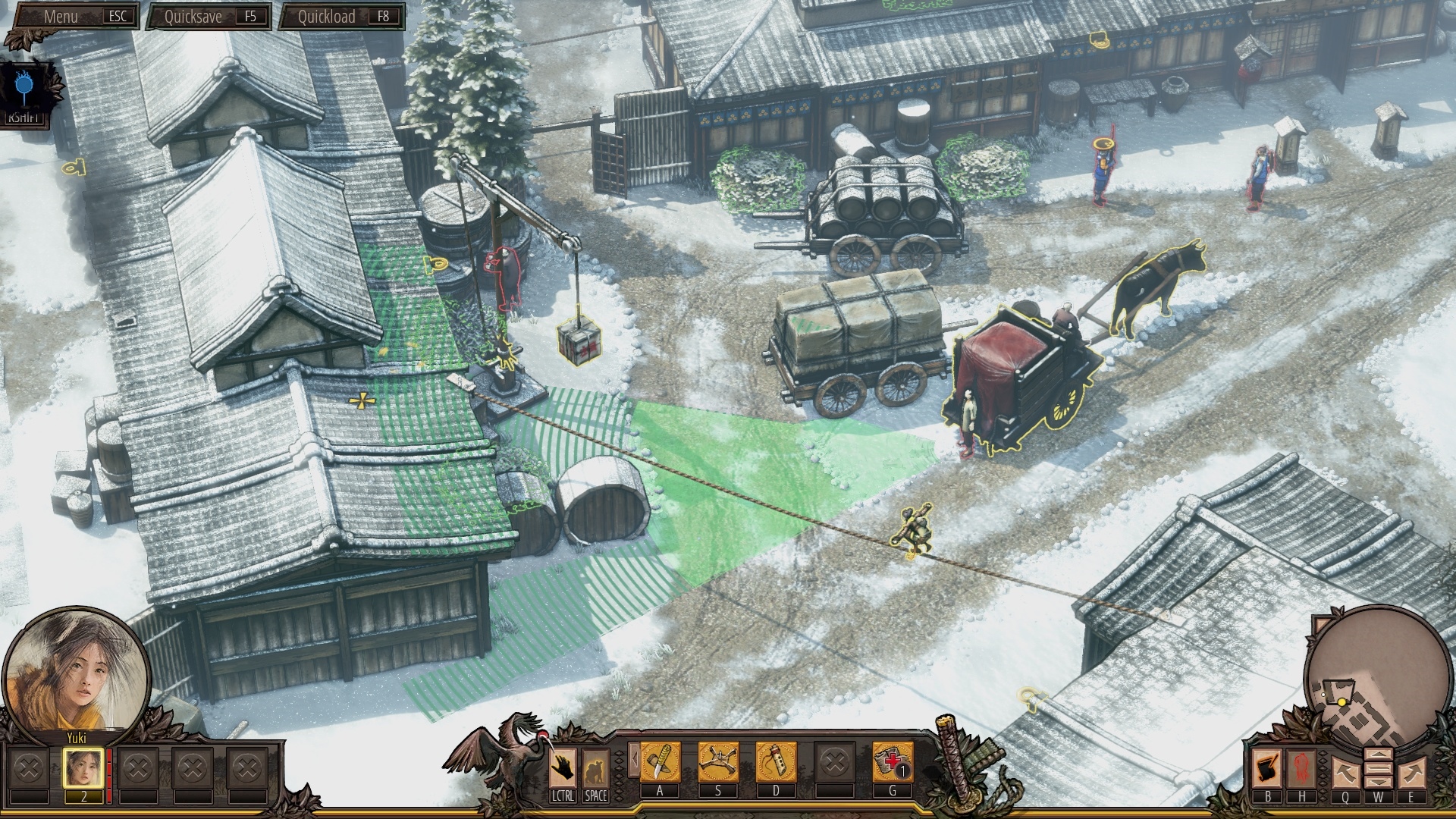1456x819 pixels.
Task: Use the flute distraction skill
Action: (776, 763)
